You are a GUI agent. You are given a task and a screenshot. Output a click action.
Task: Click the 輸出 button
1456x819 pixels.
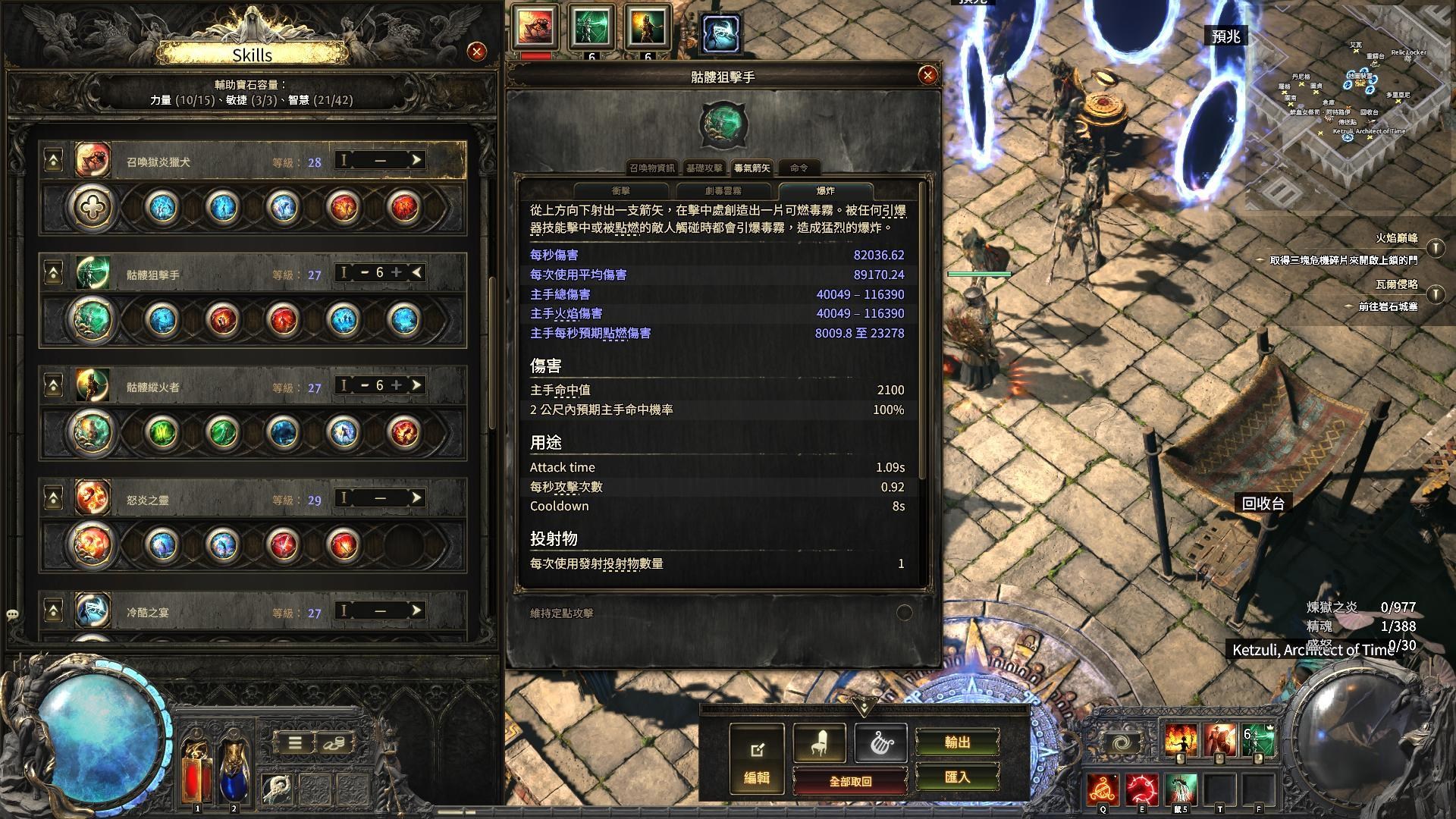click(x=959, y=742)
